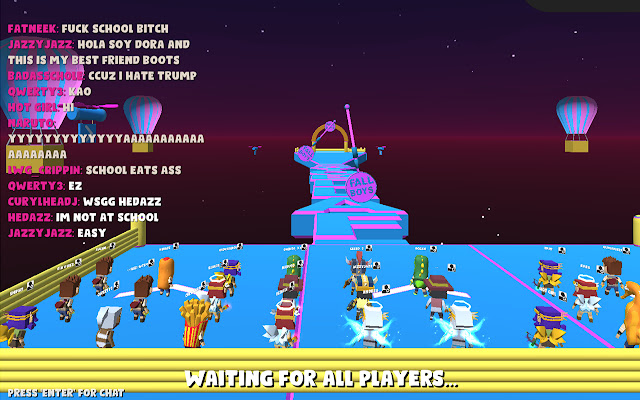Click the player chat message log
Screen dimensions: 640x400
[105, 130]
